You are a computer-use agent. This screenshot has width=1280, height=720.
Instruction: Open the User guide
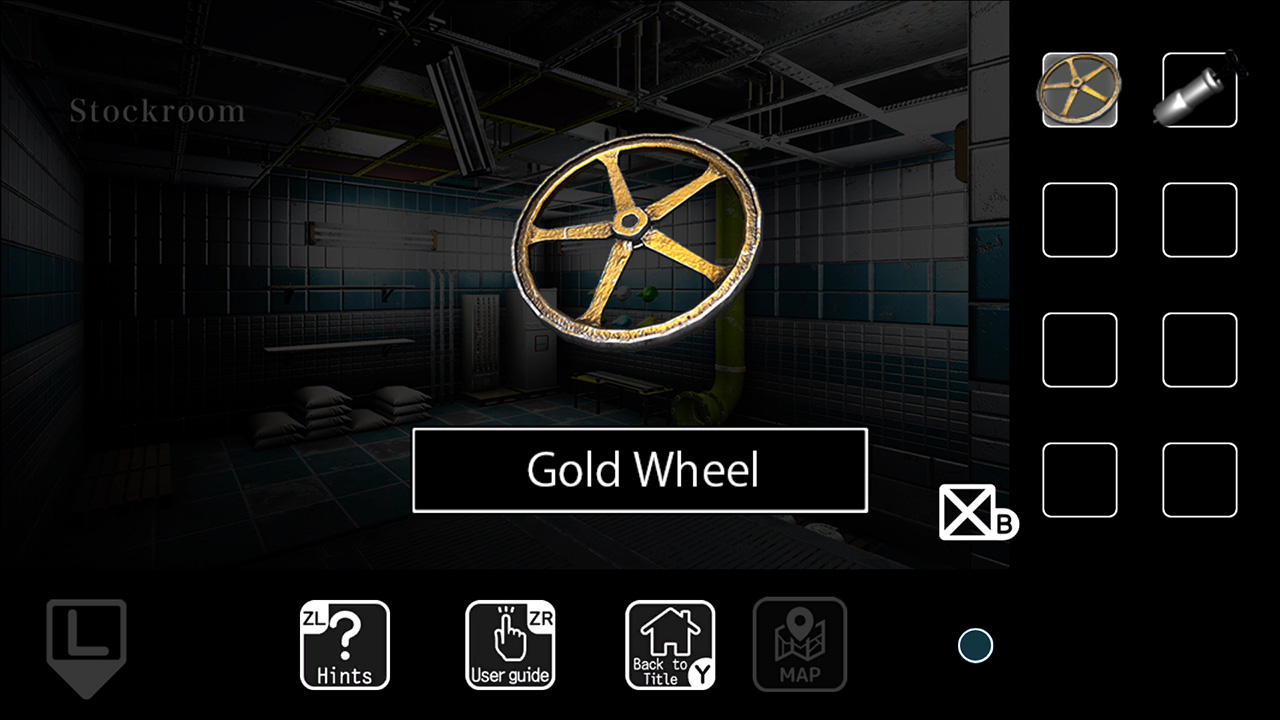pyautogui.click(x=510, y=645)
